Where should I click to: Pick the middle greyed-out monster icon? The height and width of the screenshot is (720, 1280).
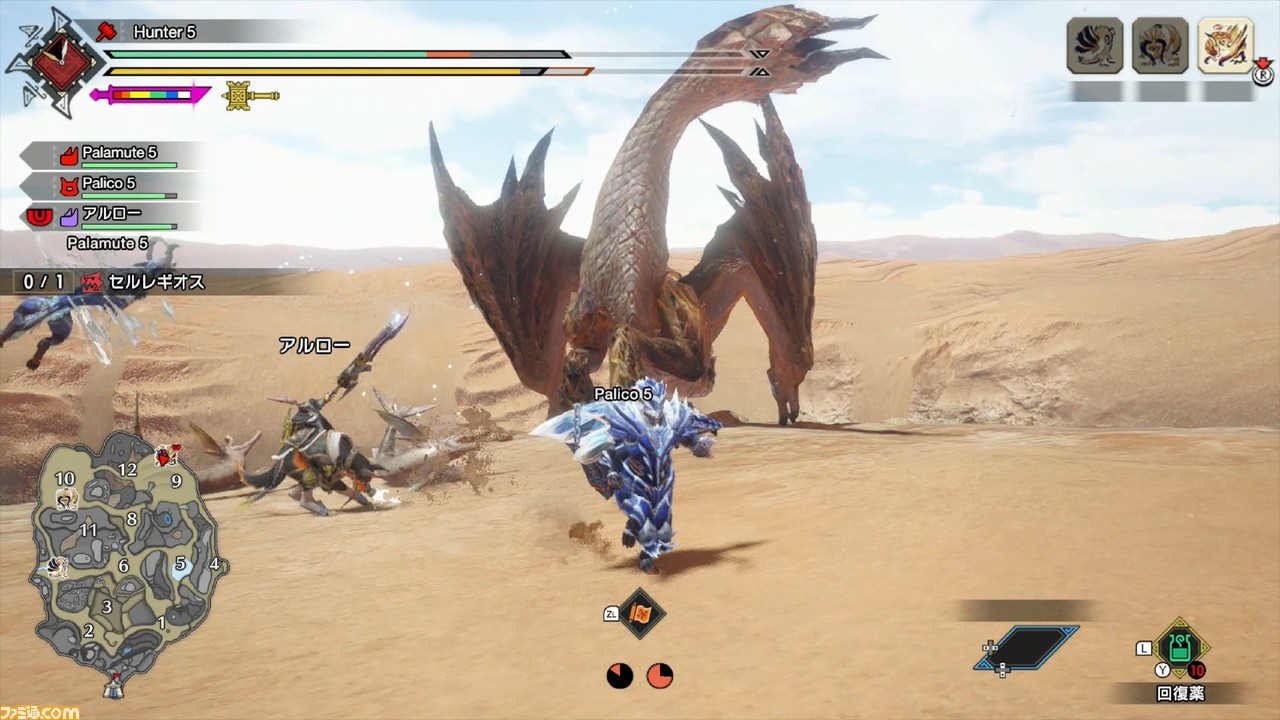coord(1160,46)
